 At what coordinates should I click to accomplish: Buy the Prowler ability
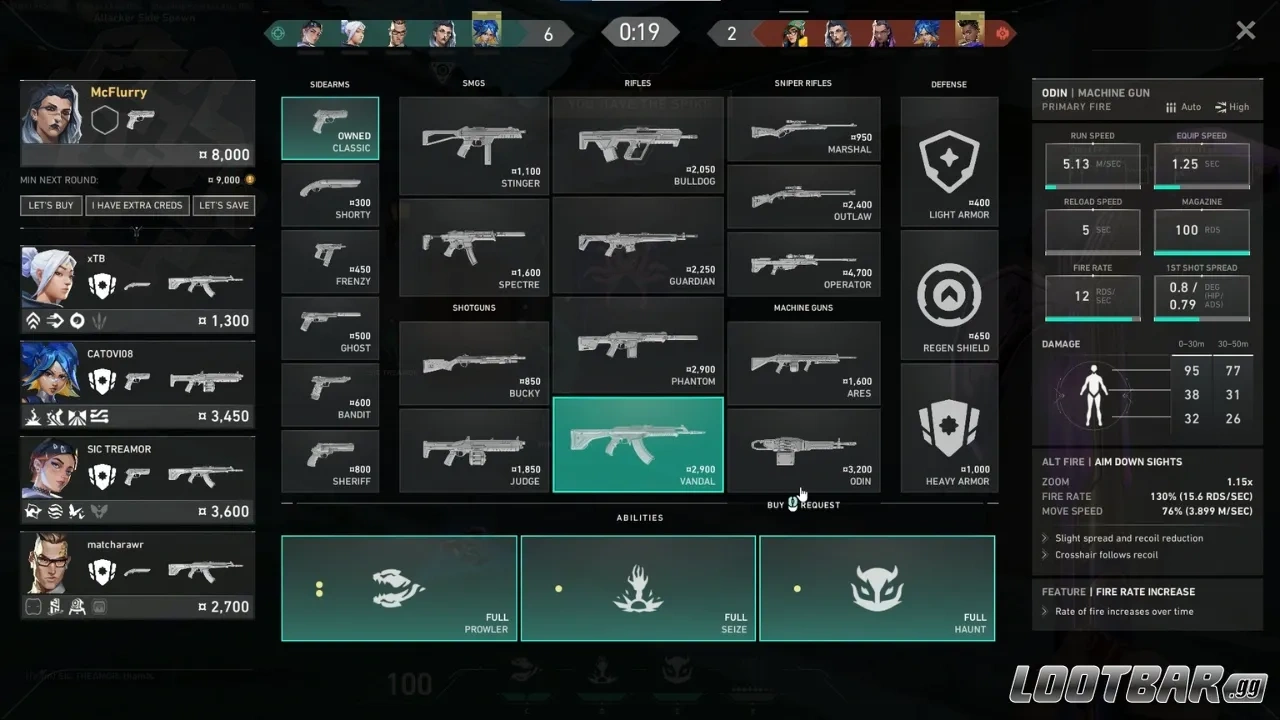pos(399,588)
